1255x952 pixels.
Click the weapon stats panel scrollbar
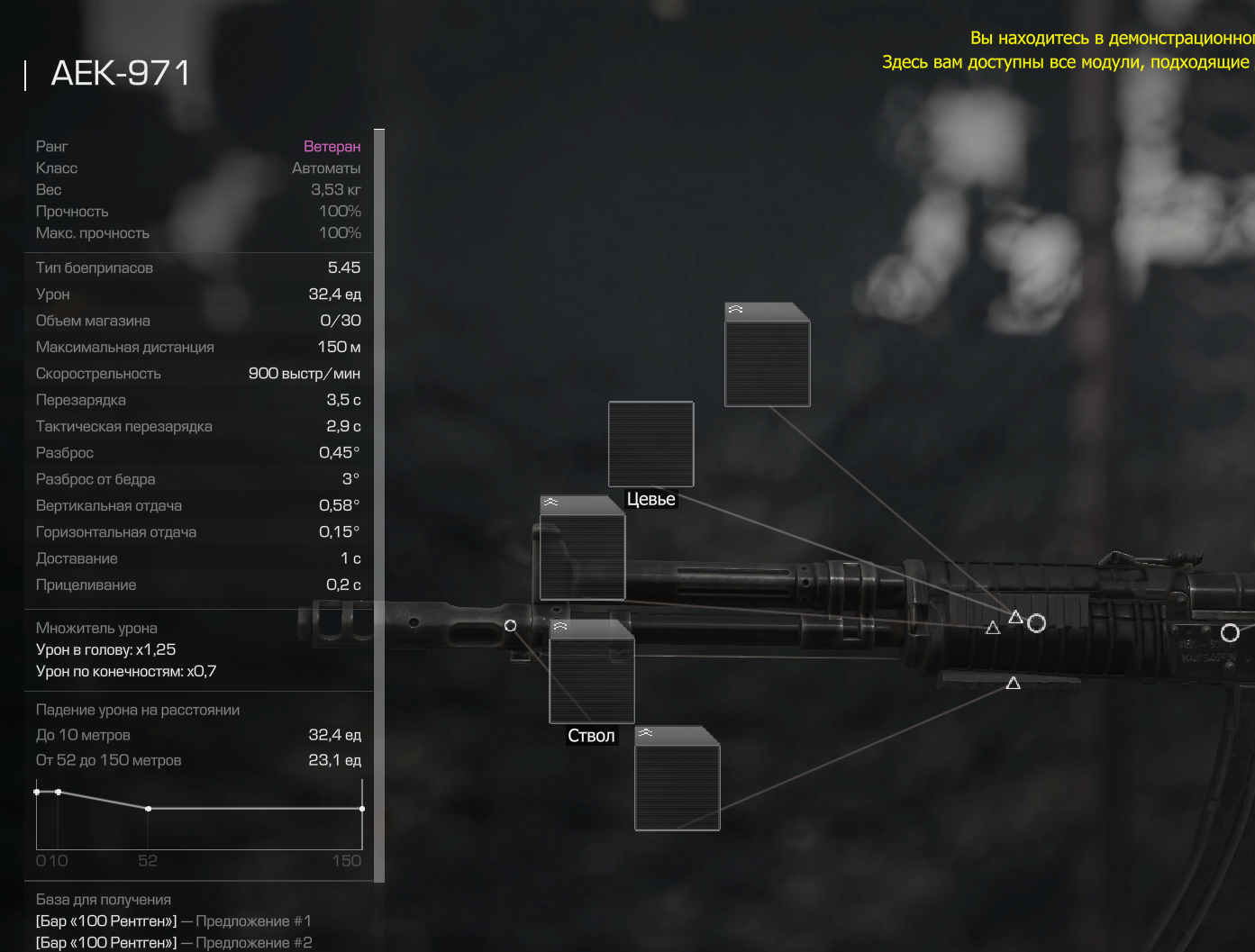coord(379,504)
